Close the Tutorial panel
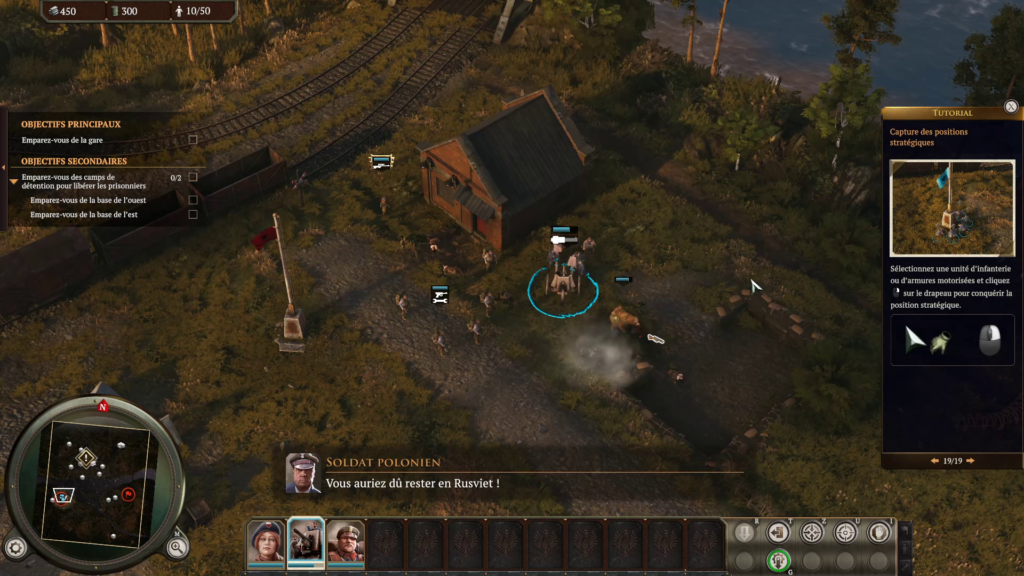 [x=1011, y=106]
